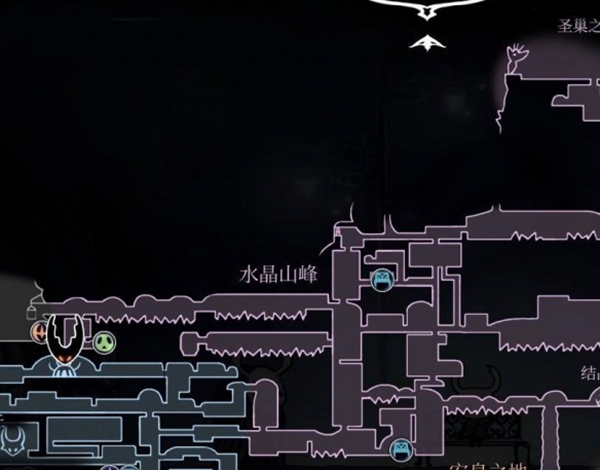Select the orange marker beside the Knight icon
This screenshot has height=470, width=600.
(40, 330)
